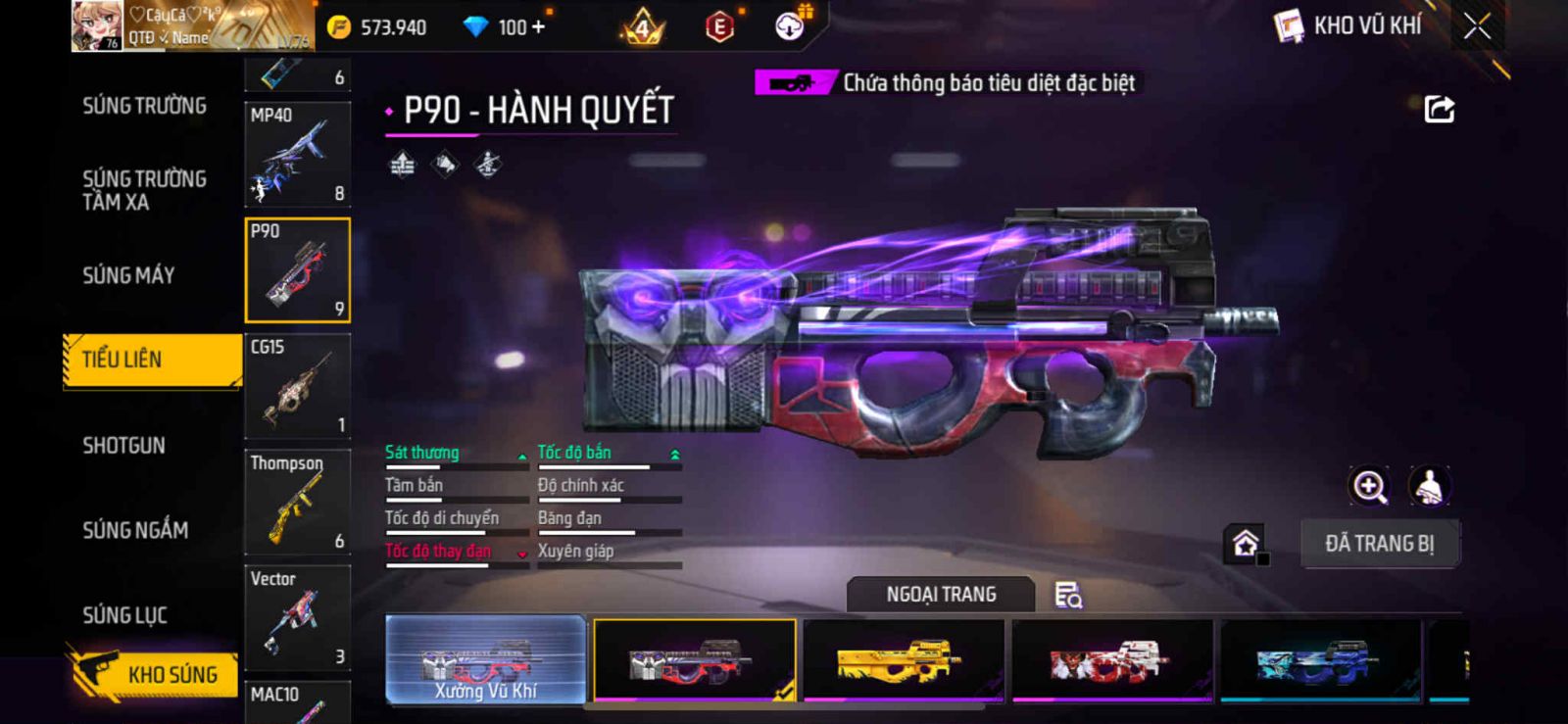Show the Súng Ngắm category
1568x724 pixels.
(x=135, y=530)
